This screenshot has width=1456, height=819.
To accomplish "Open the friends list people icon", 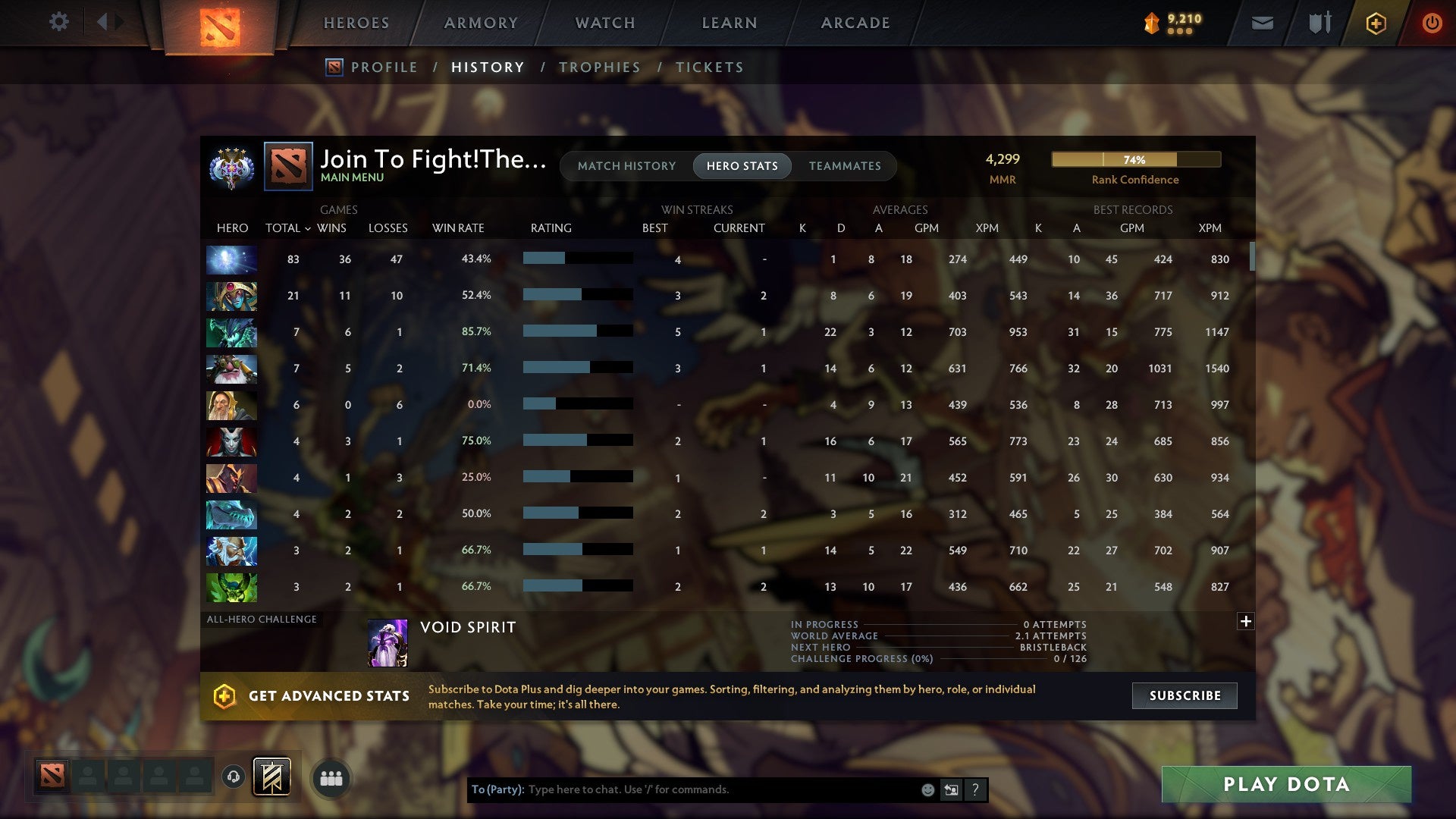I will pos(331,777).
